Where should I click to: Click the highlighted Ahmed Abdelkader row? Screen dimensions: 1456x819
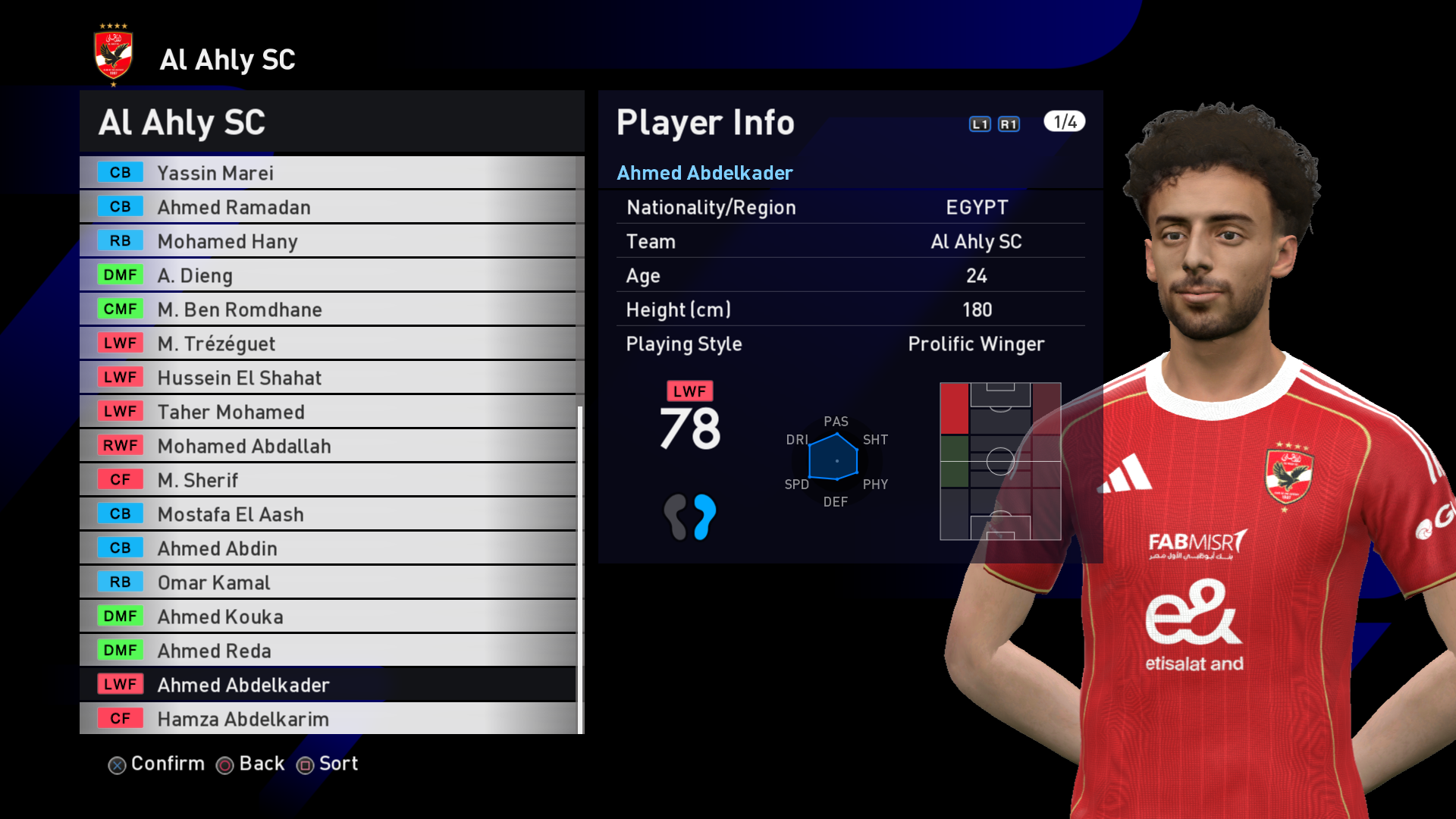click(328, 685)
